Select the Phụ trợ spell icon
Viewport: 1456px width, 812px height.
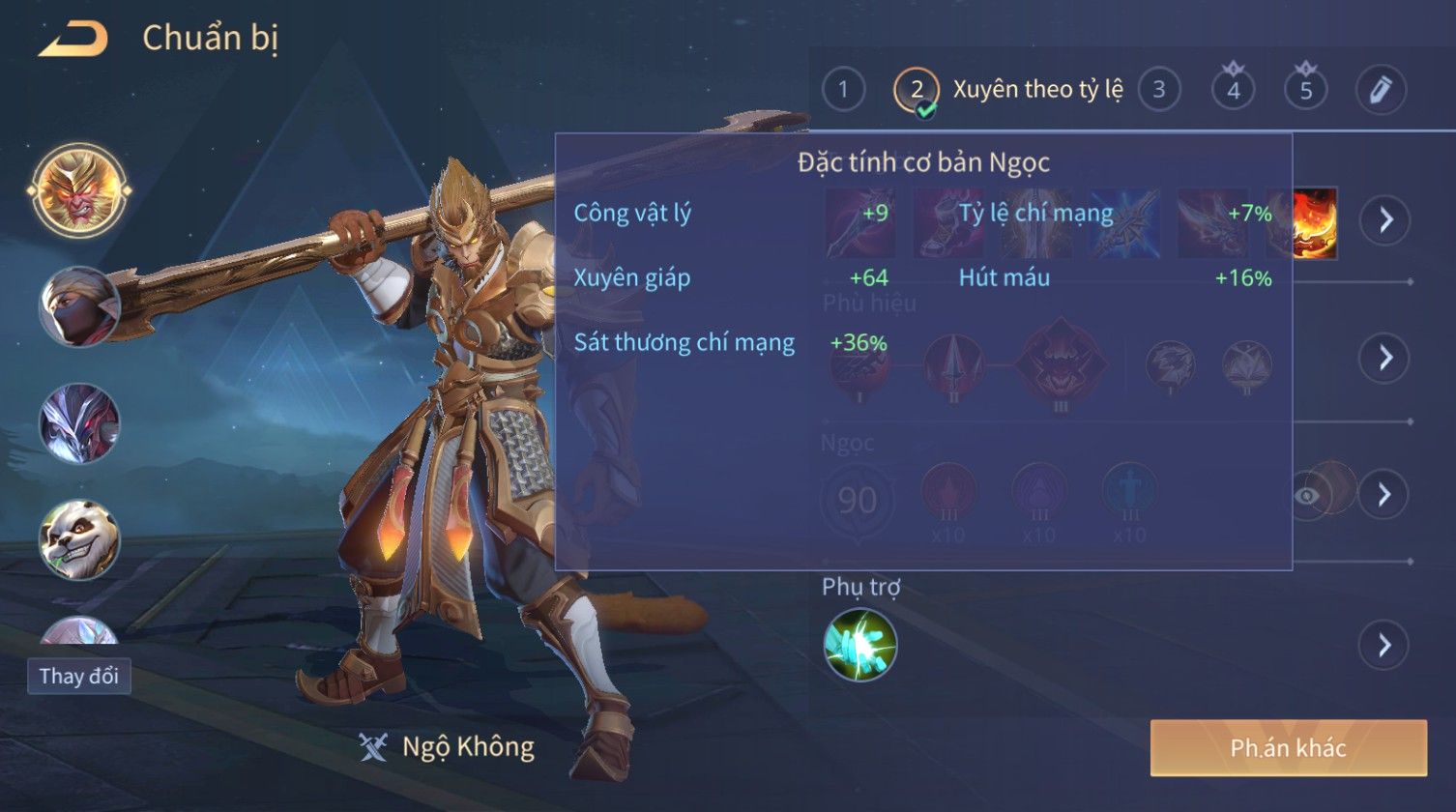860,645
